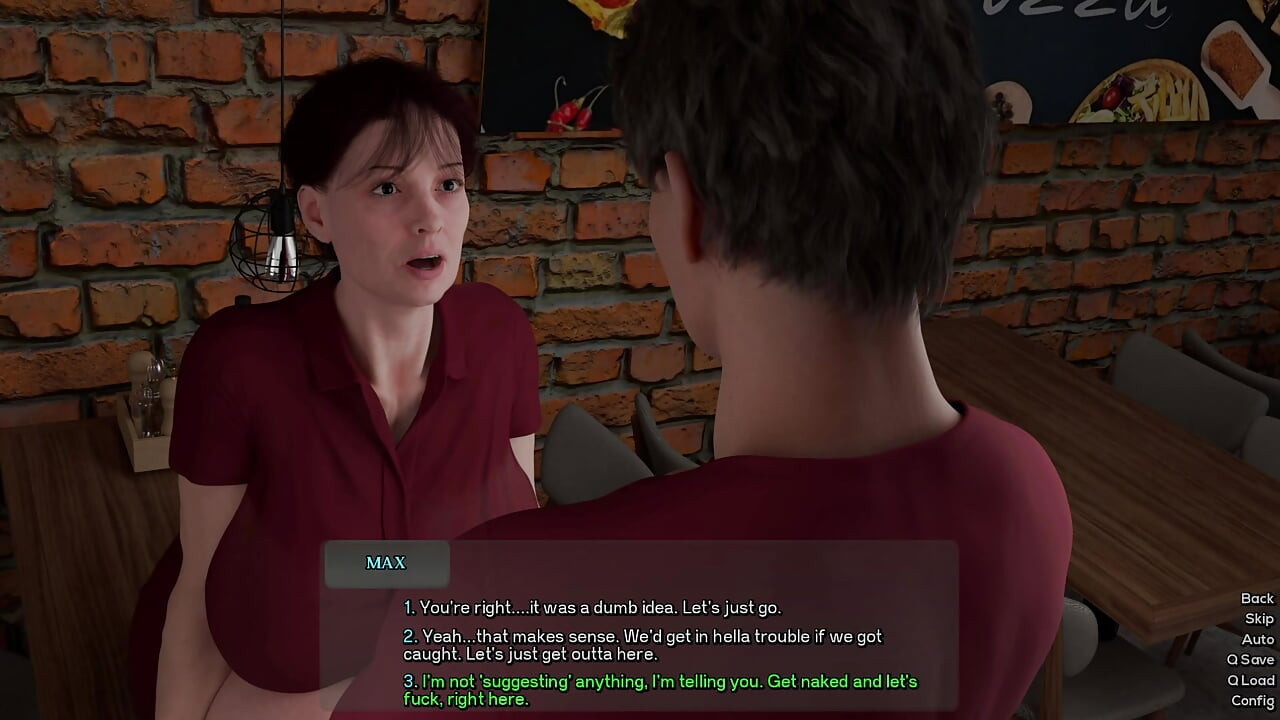Quick load with Q Load

[x=1250, y=680]
